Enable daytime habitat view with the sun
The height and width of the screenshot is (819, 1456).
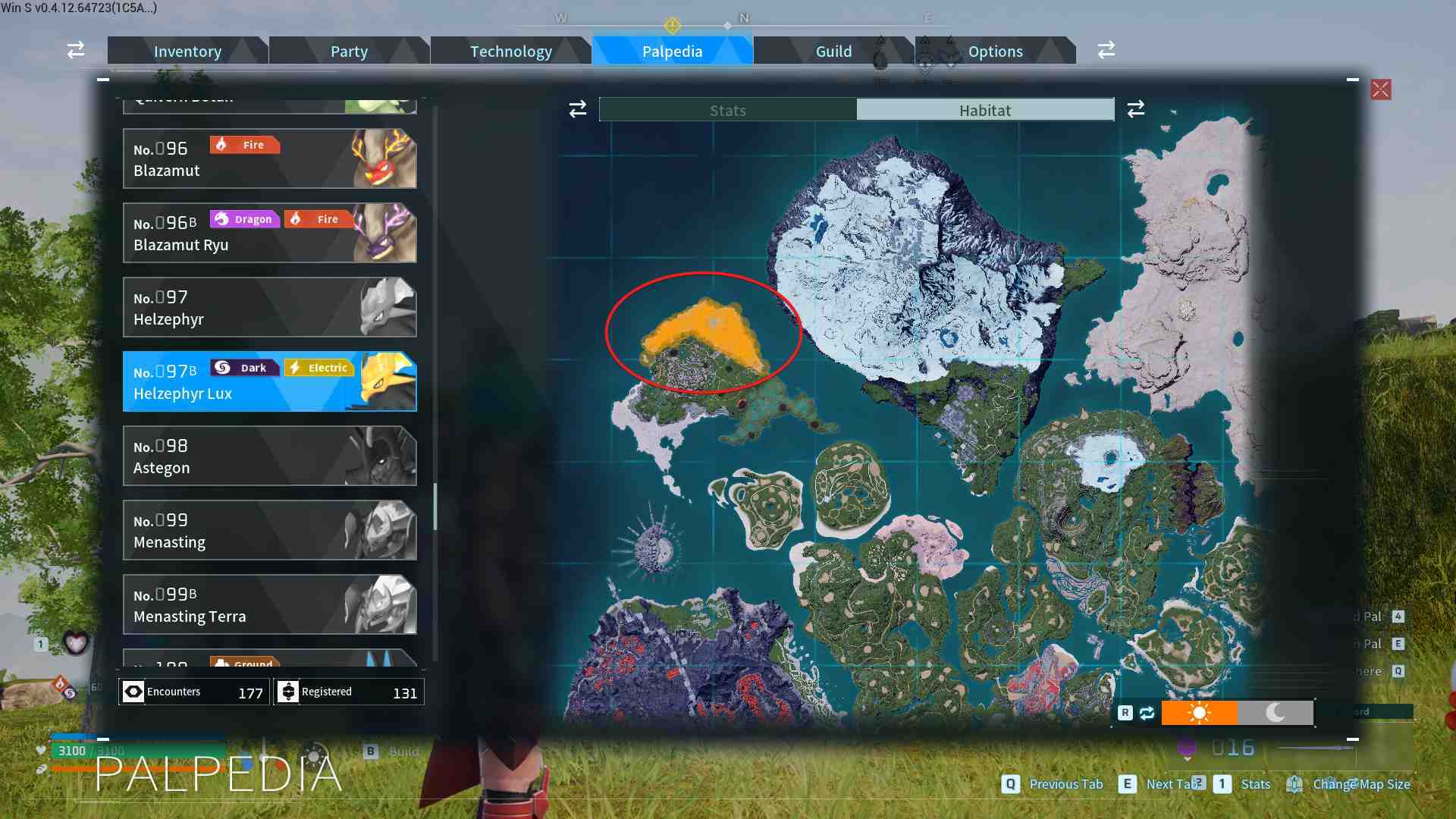click(x=1199, y=713)
